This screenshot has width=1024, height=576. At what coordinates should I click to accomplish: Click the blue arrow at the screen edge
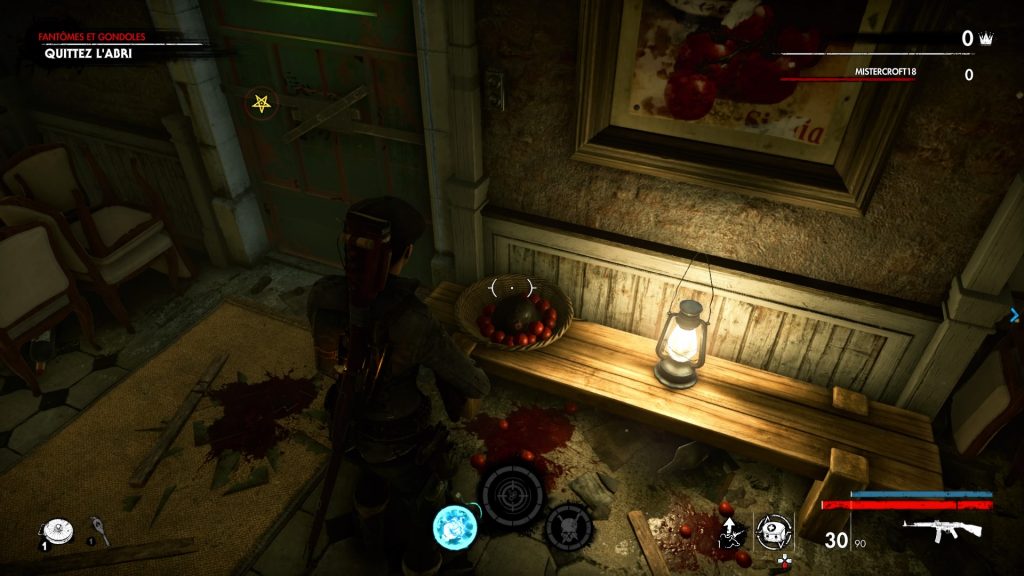(x=1014, y=315)
